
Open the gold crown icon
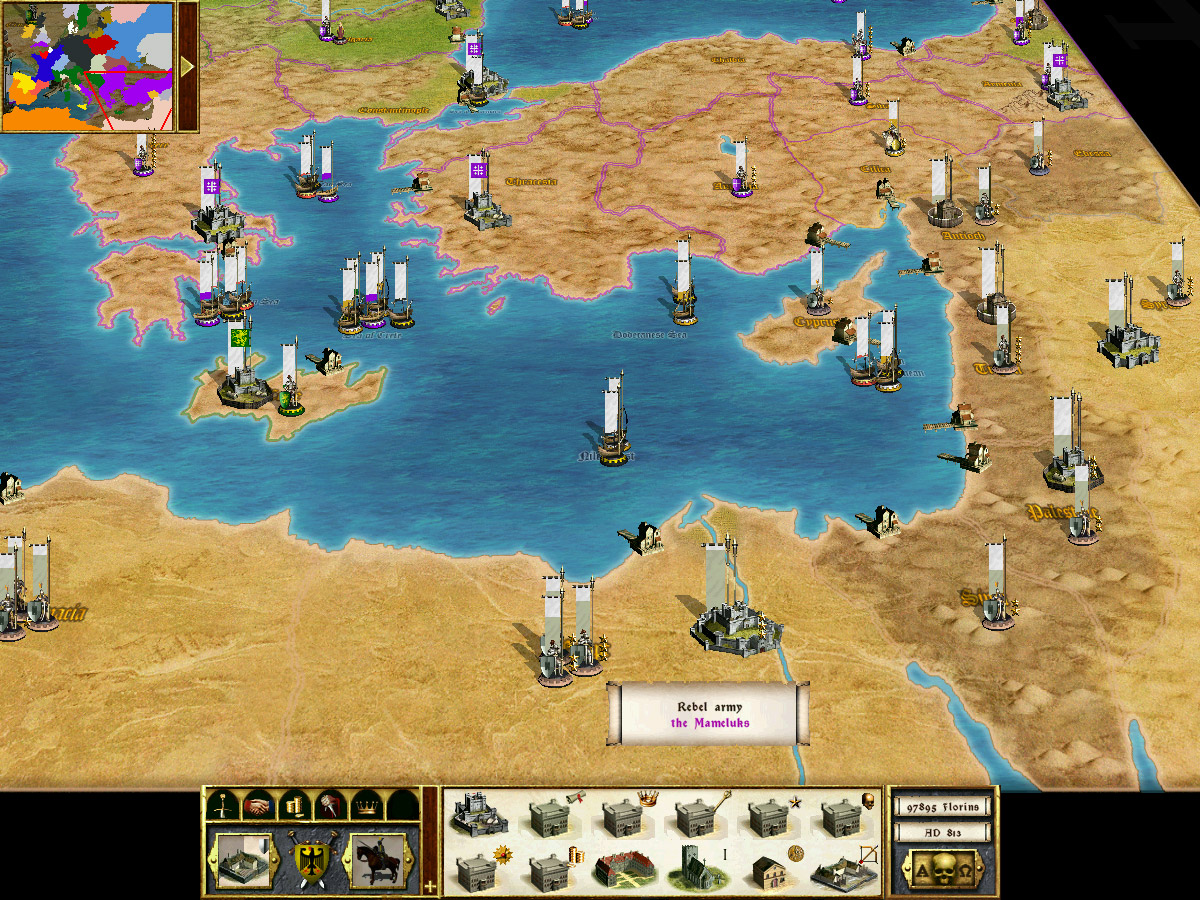[364, 805]
